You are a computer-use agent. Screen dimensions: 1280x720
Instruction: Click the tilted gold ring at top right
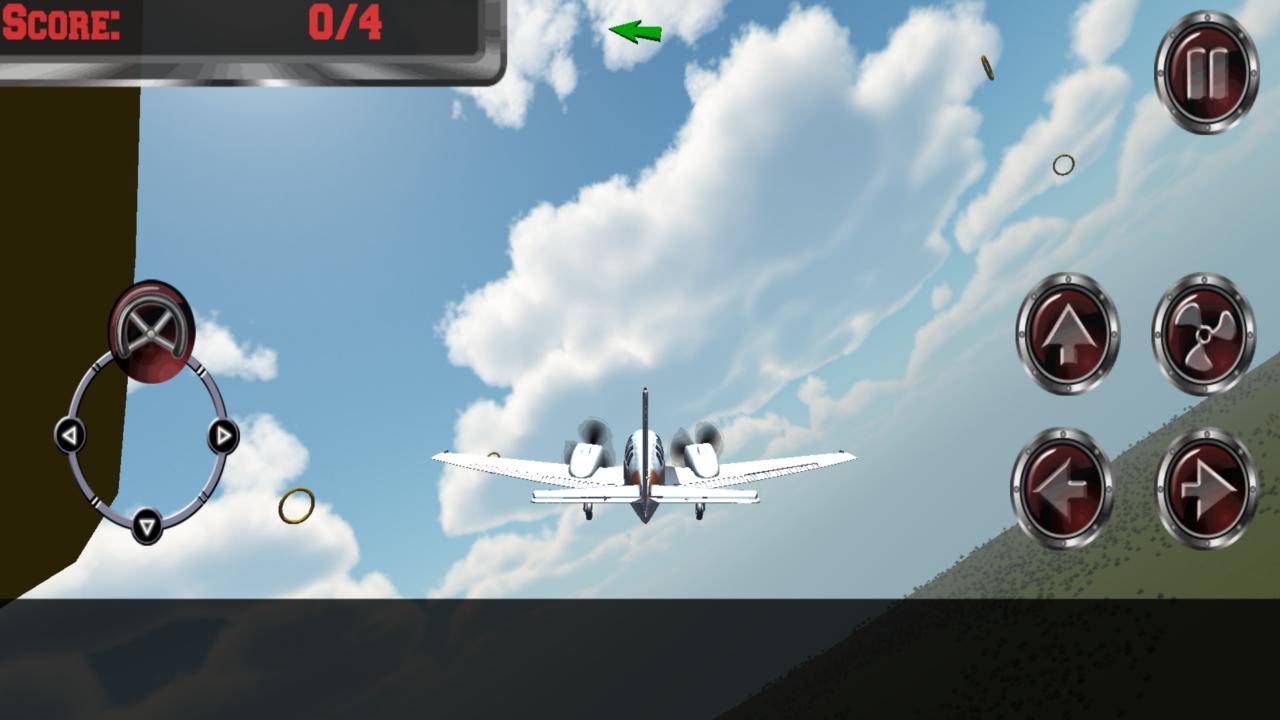tap(988, 65)
